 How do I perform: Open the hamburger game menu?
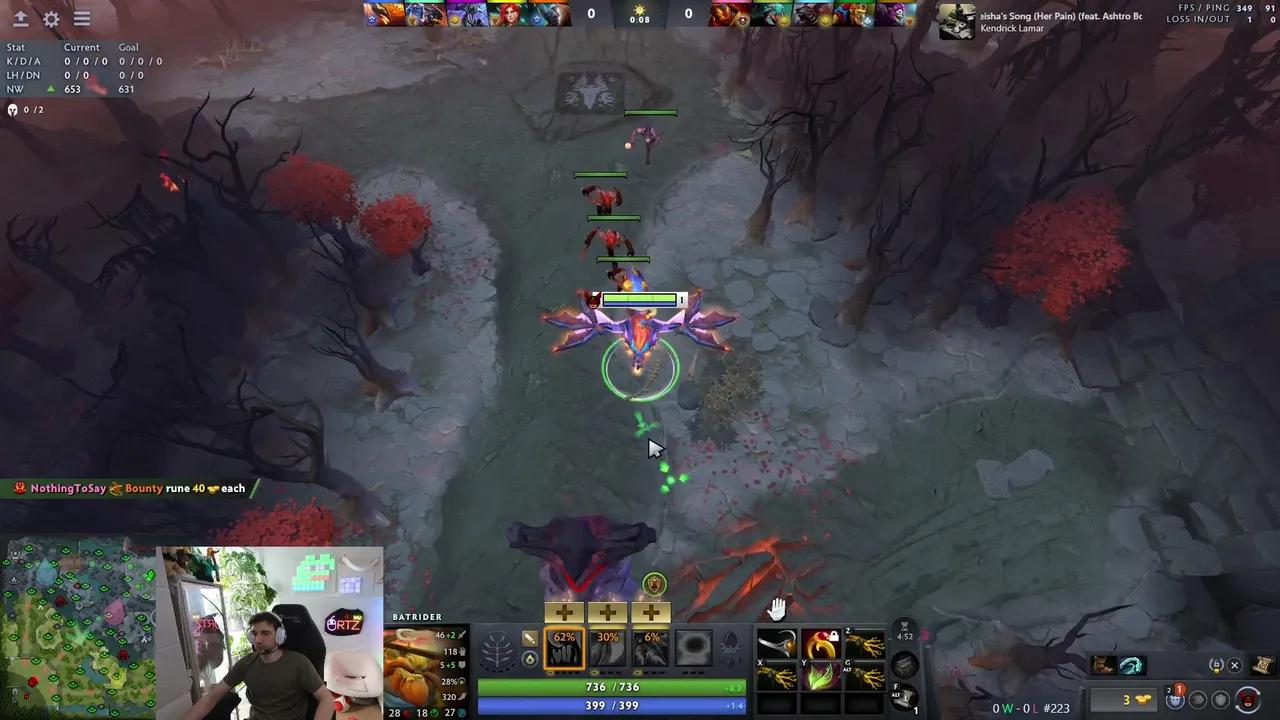82,18
